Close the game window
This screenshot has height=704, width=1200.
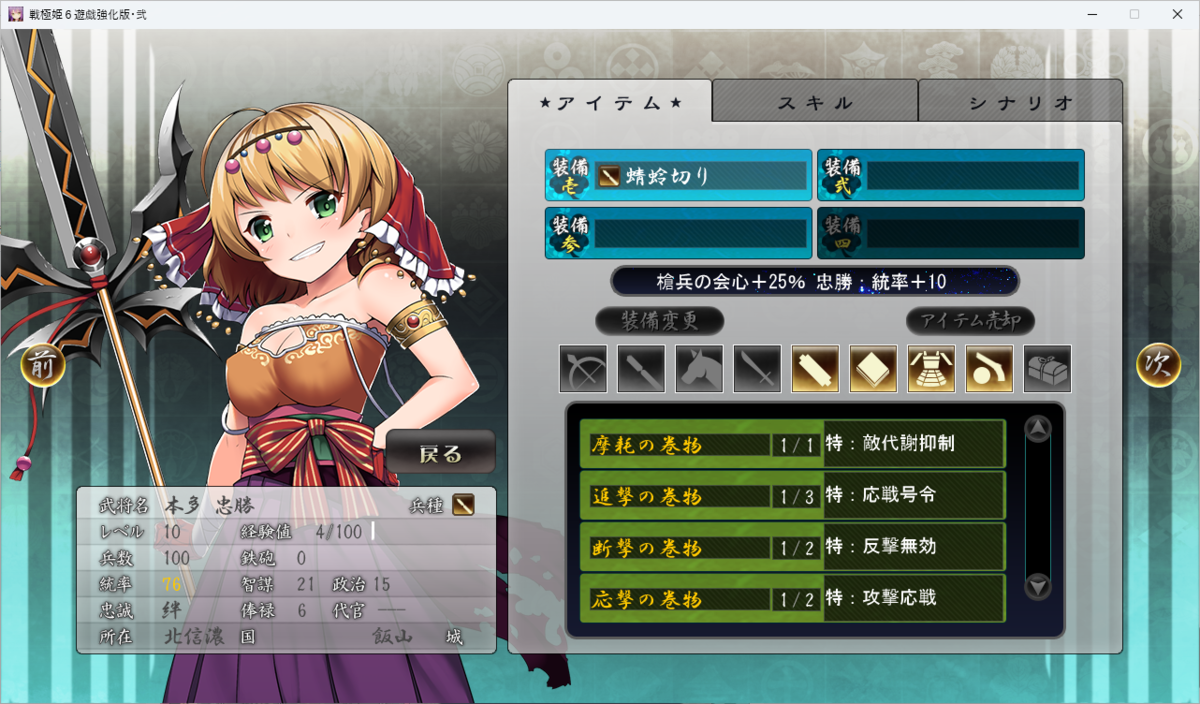[x=1176, y=14]
